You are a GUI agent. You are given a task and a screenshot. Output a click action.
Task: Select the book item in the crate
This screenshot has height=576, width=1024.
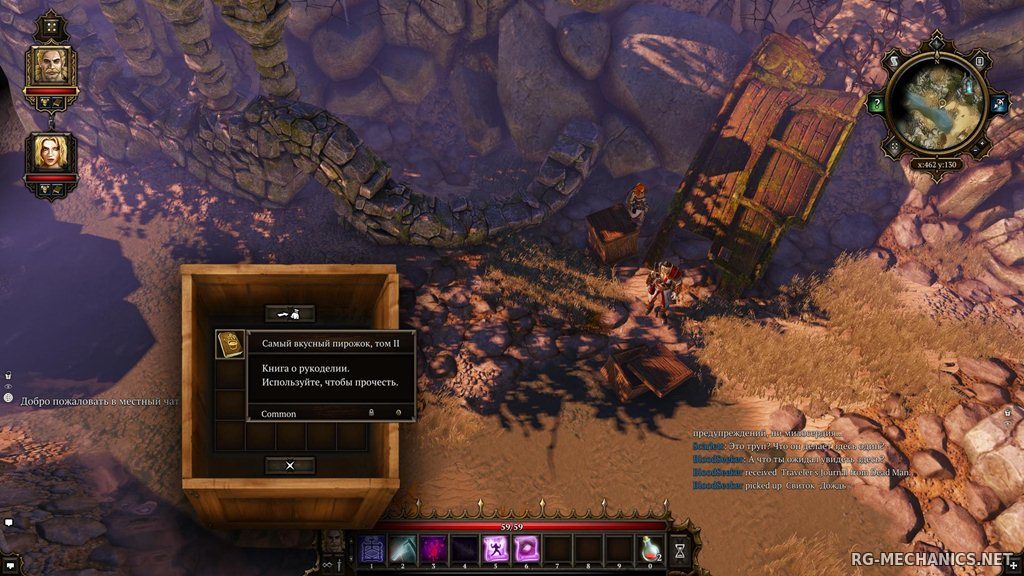(x=231, y=346)
